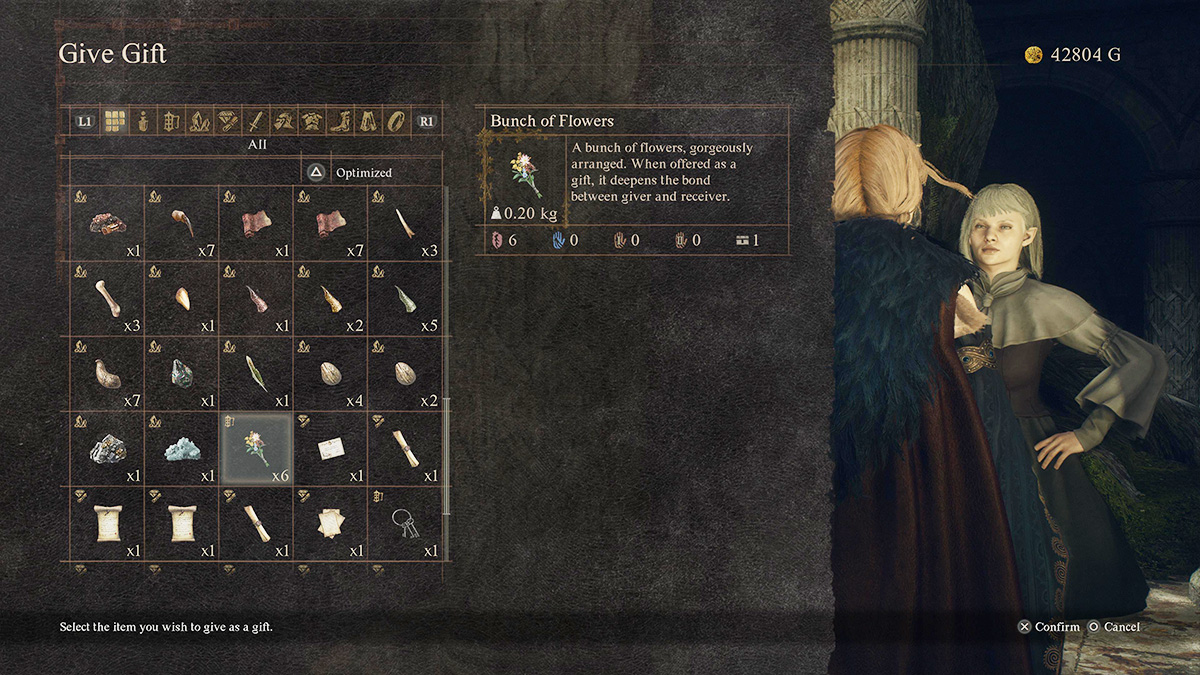Switch to the gem valuables category tab
This screenshot has height=675, width=1200.
tap(227, 121)
